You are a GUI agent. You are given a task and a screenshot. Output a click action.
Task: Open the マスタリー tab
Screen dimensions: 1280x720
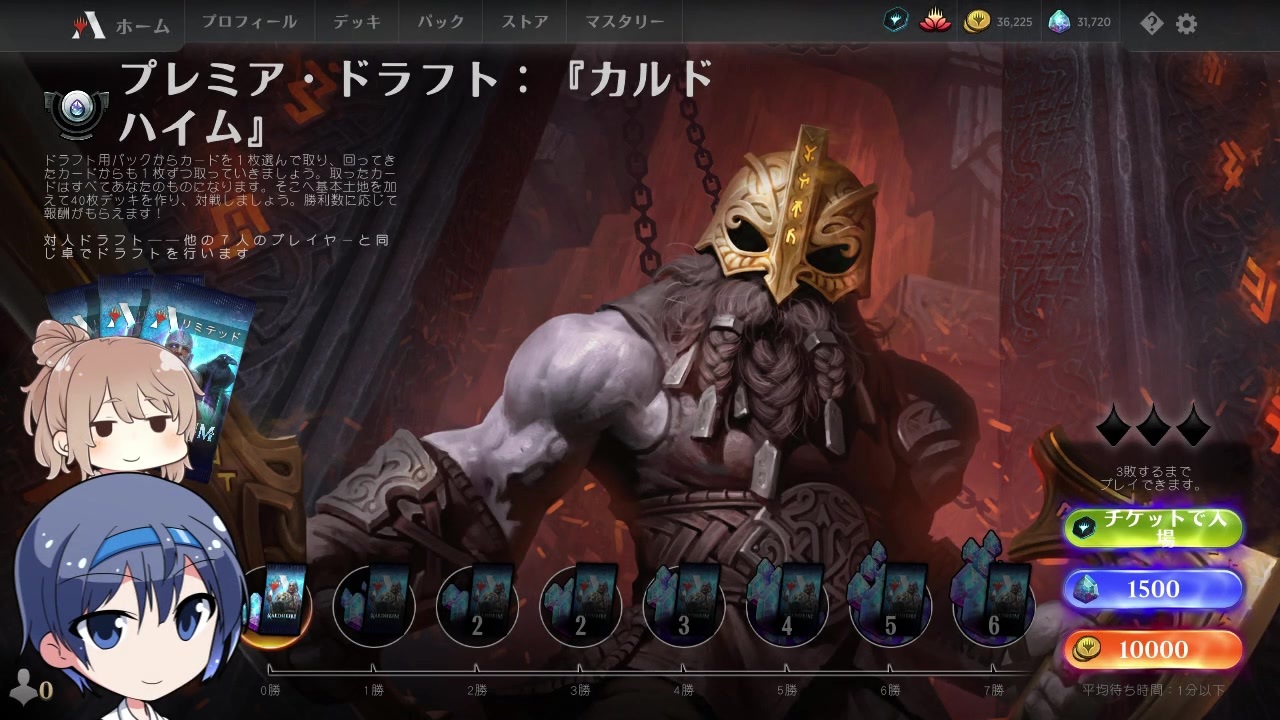click(624, 20)
